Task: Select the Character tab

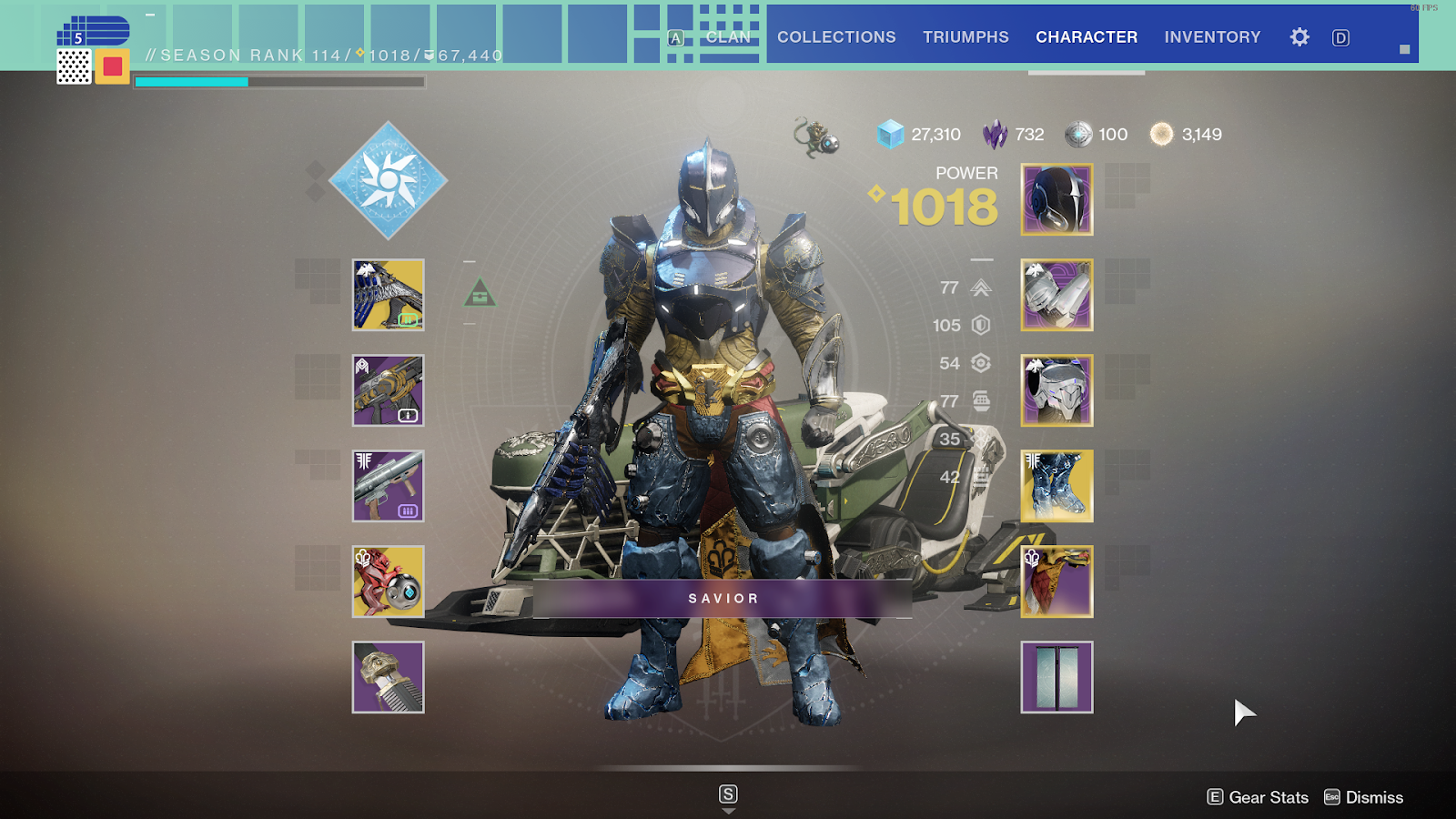Action: click(x=1087, y=37)
